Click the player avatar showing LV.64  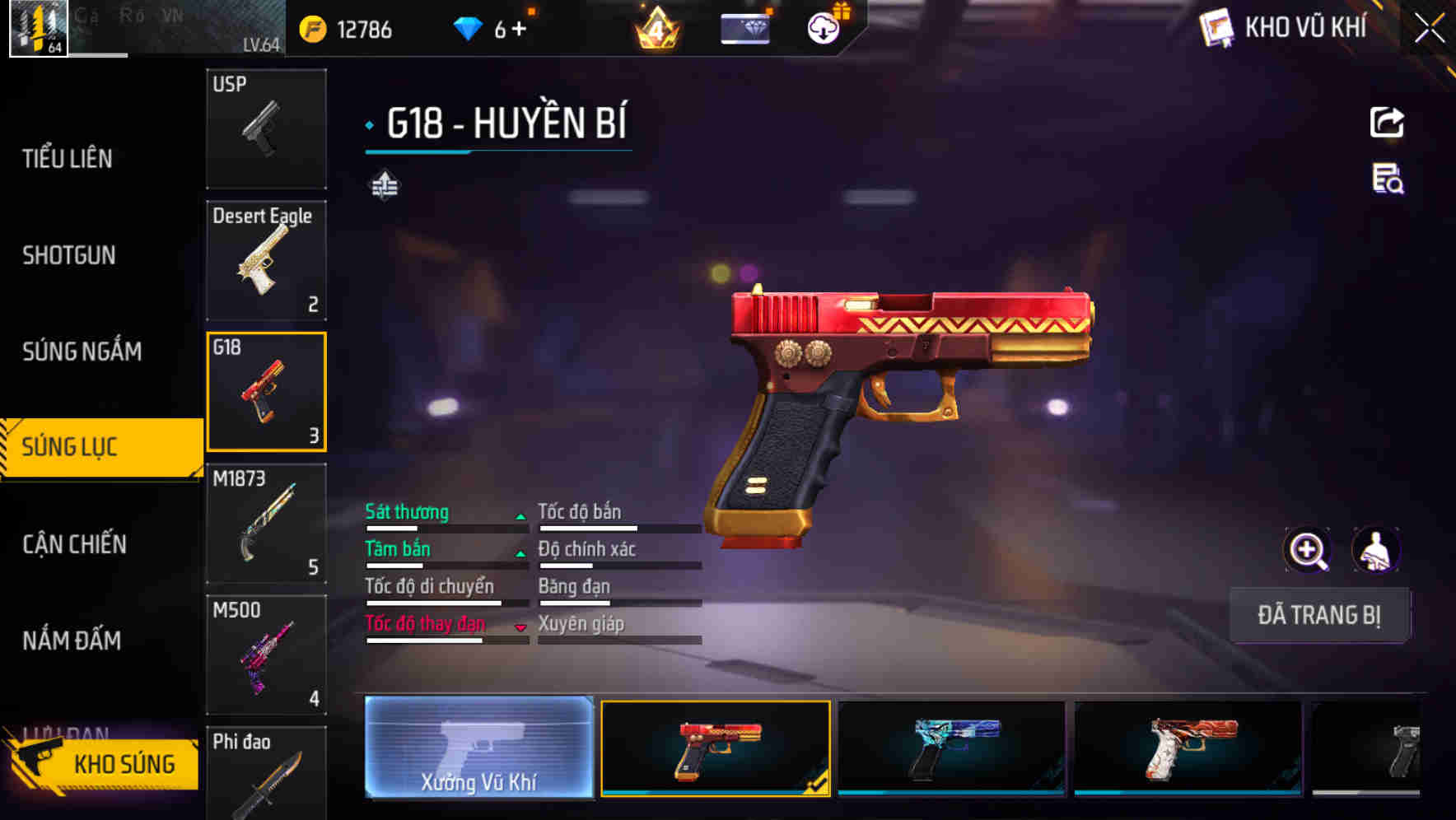tap(37, 27)
